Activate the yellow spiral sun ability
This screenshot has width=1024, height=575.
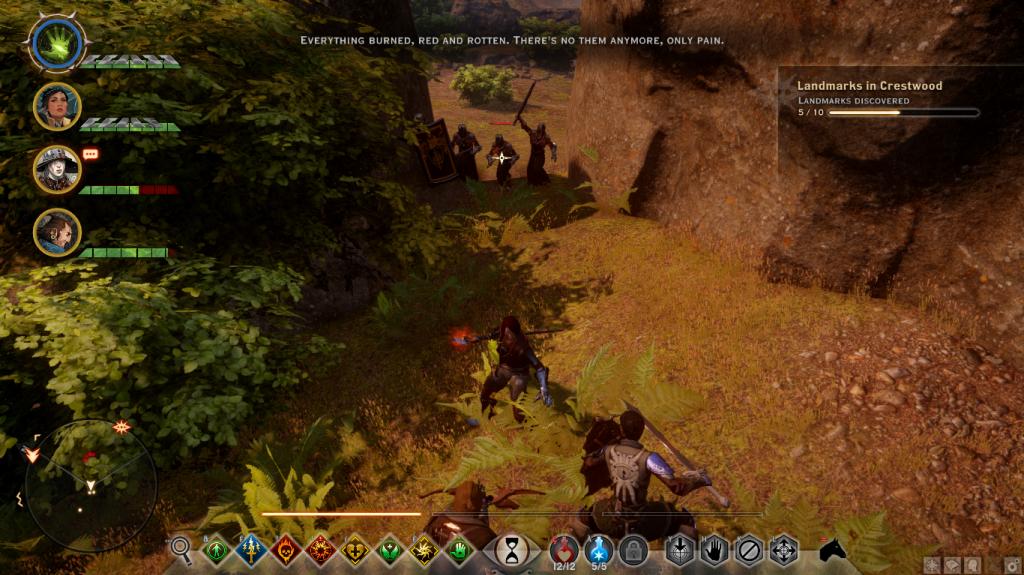[424, 549]
